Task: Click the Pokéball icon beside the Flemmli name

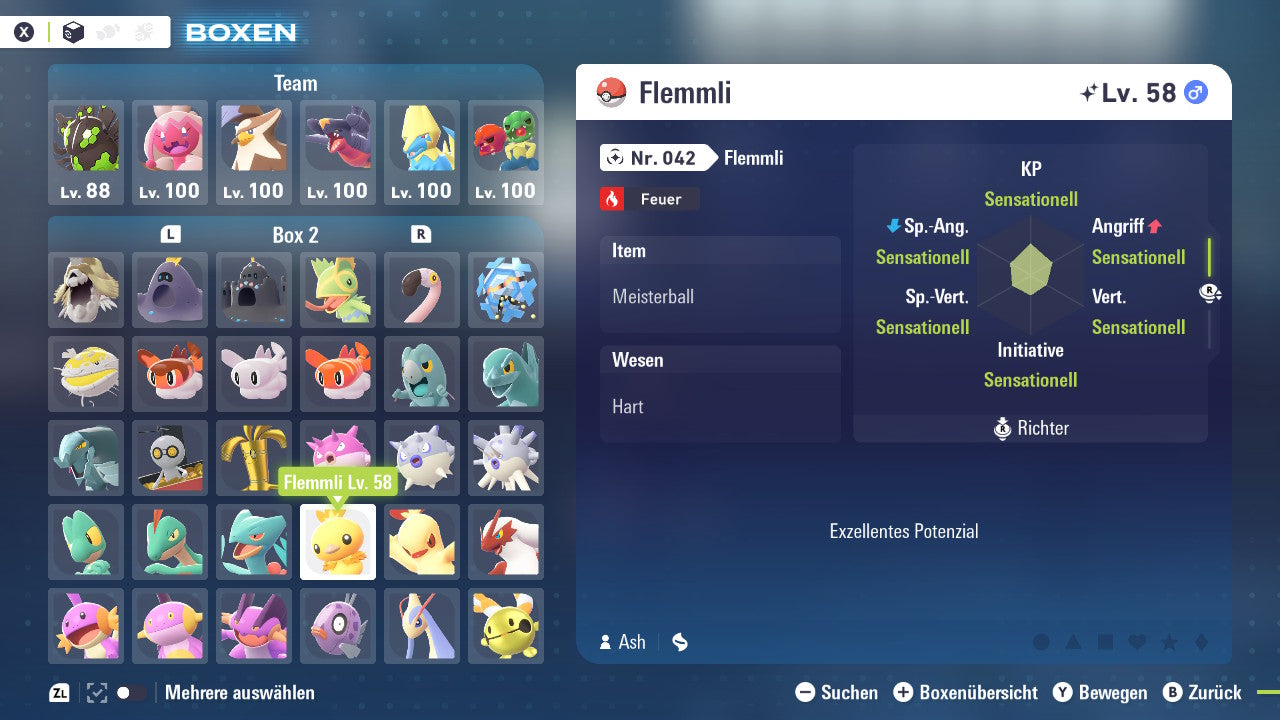Action: [612, 92]
